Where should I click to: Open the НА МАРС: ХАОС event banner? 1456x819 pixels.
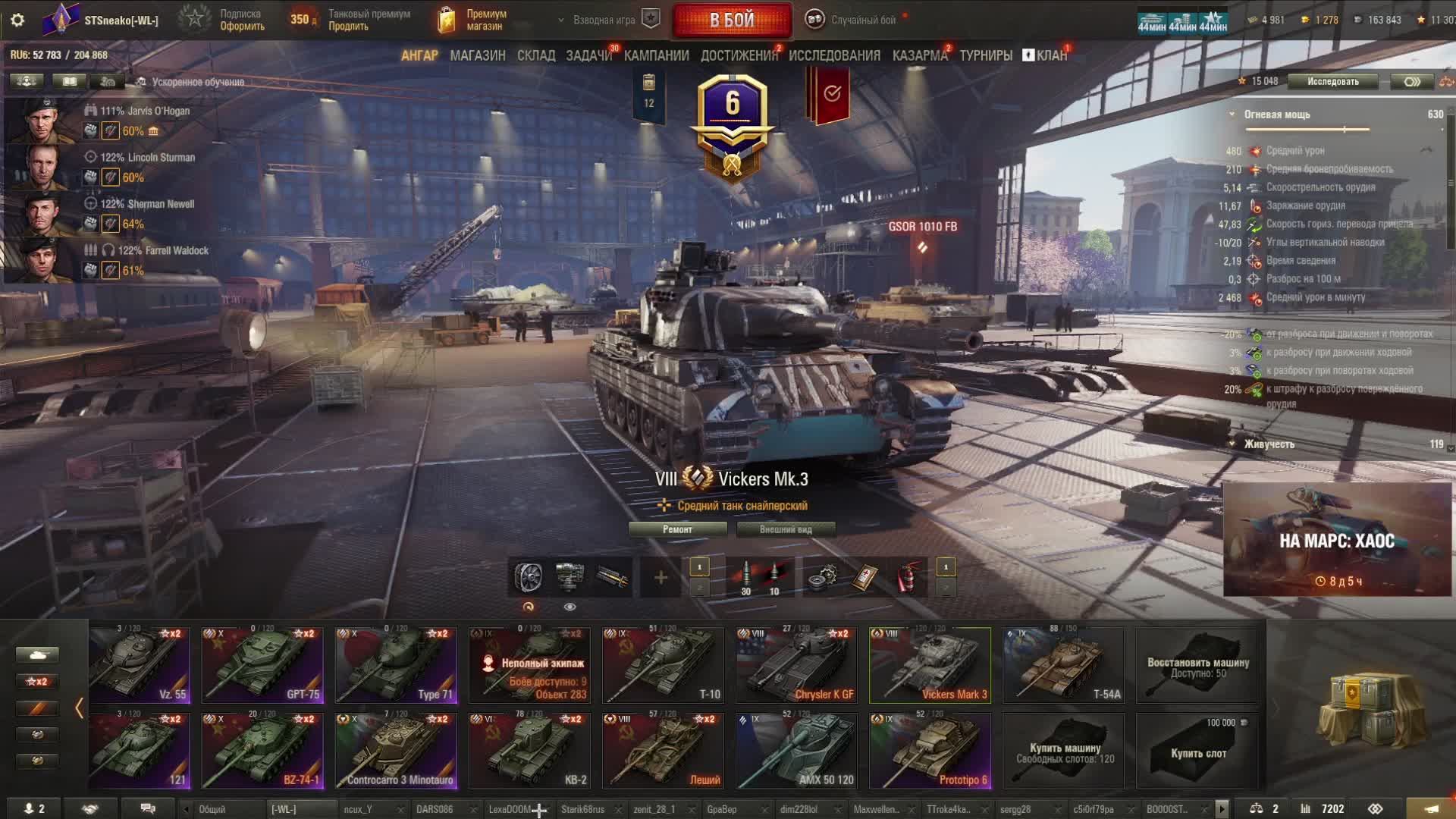[1336, 540]
